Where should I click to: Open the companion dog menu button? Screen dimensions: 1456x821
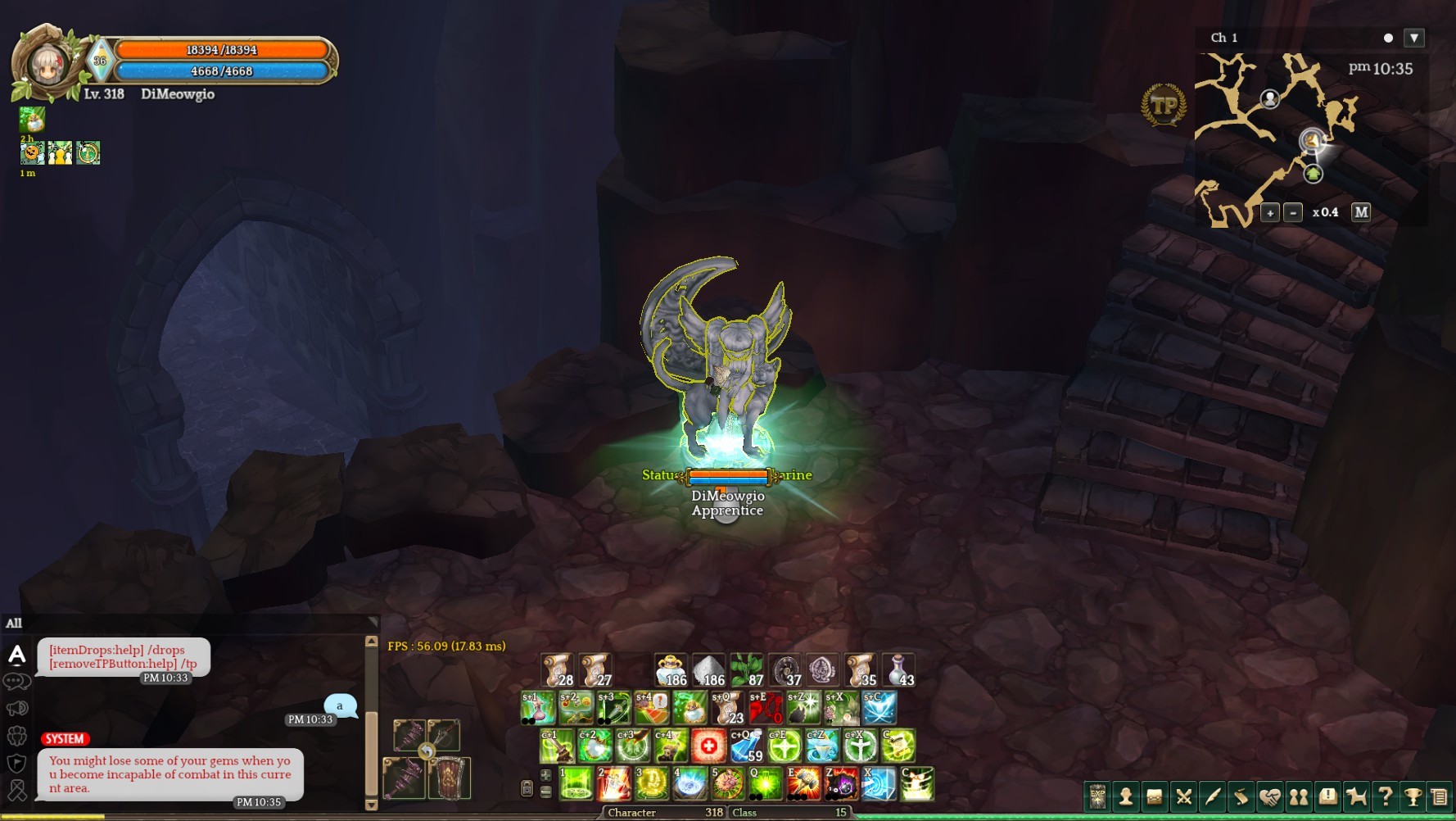1357,796
